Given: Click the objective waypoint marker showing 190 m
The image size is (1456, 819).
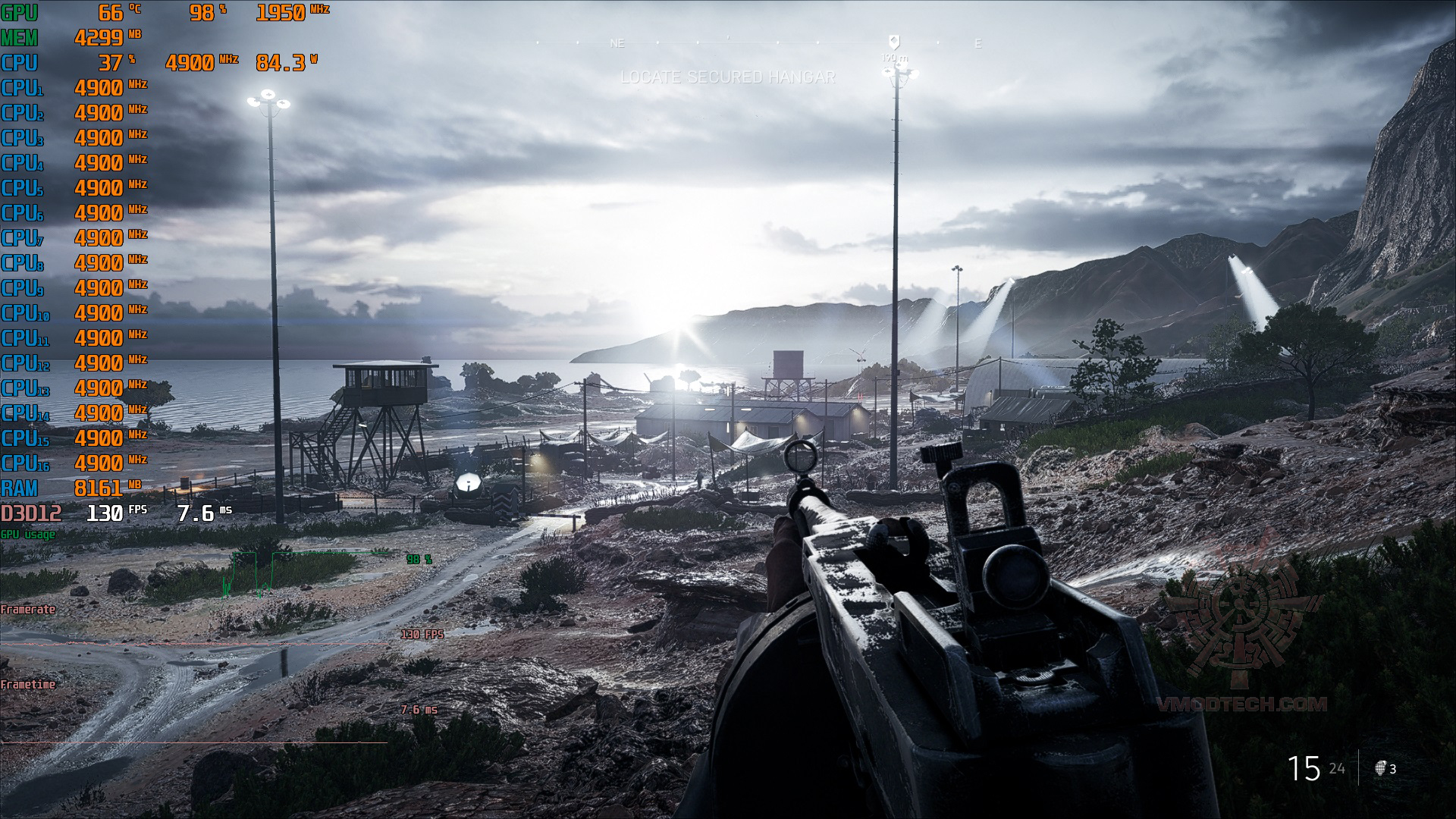Looking at the screenshot, I should coord(894,42).
